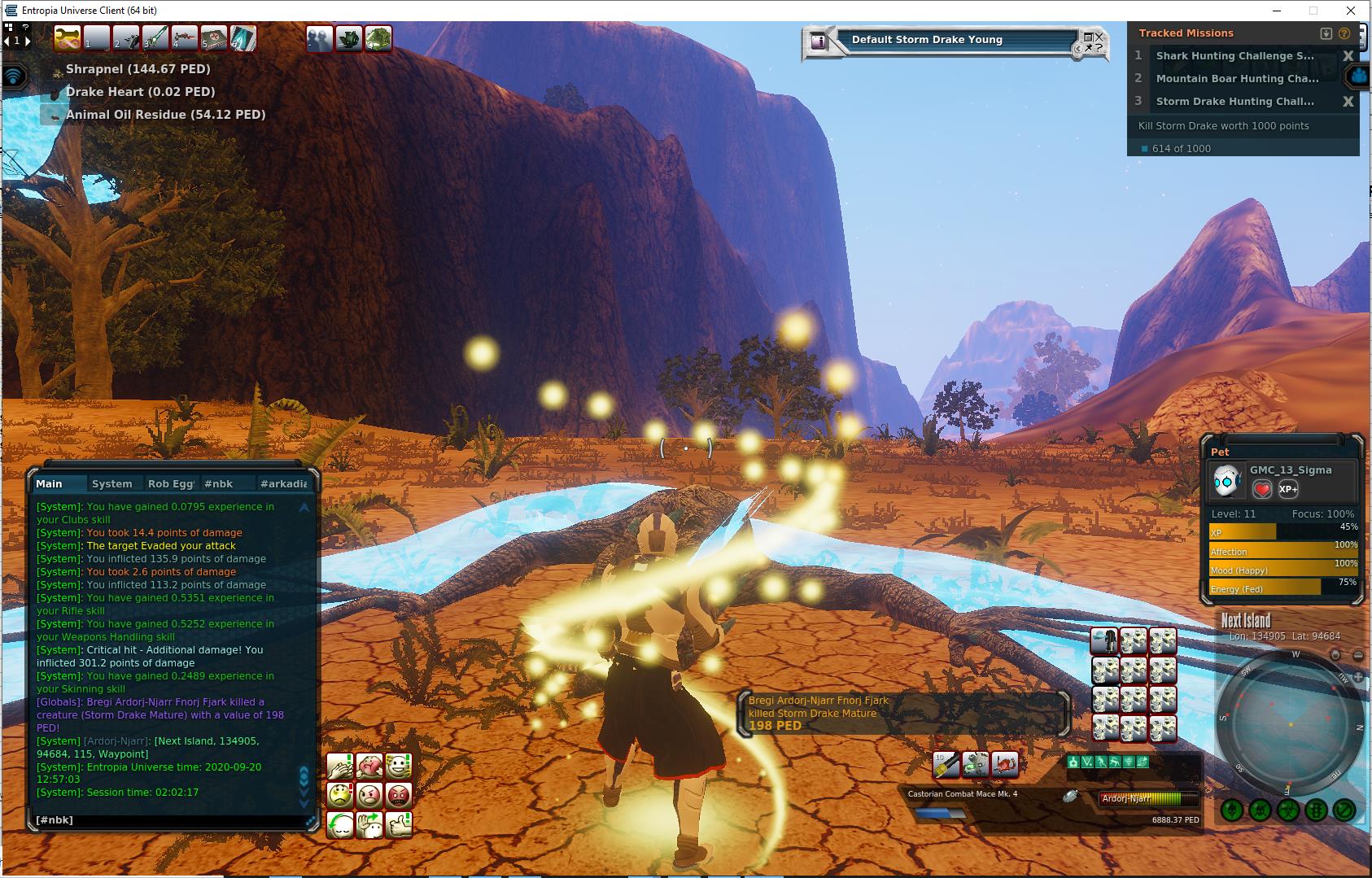Zoom out the radar with the minus button

click(x=1357, y=654)
